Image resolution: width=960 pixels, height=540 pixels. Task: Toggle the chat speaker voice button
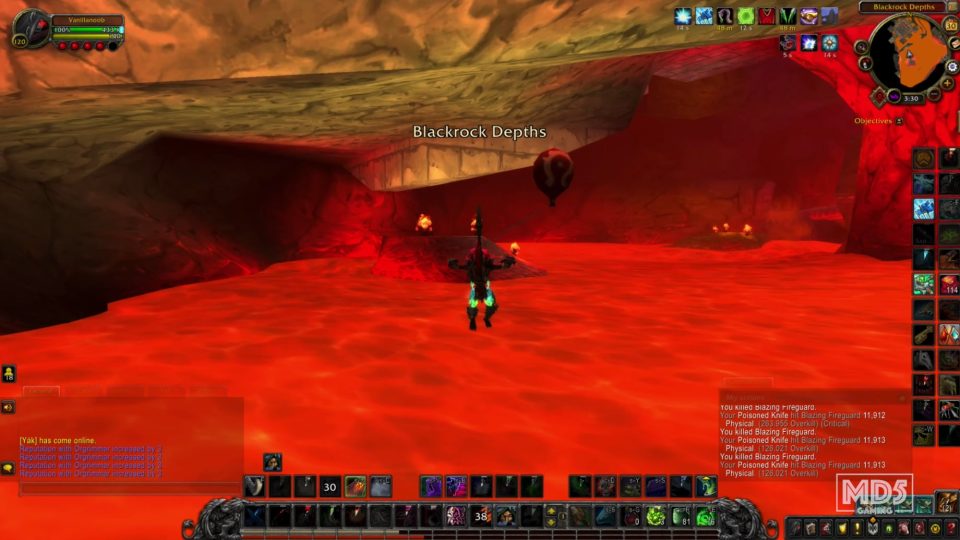coord(8,408)
